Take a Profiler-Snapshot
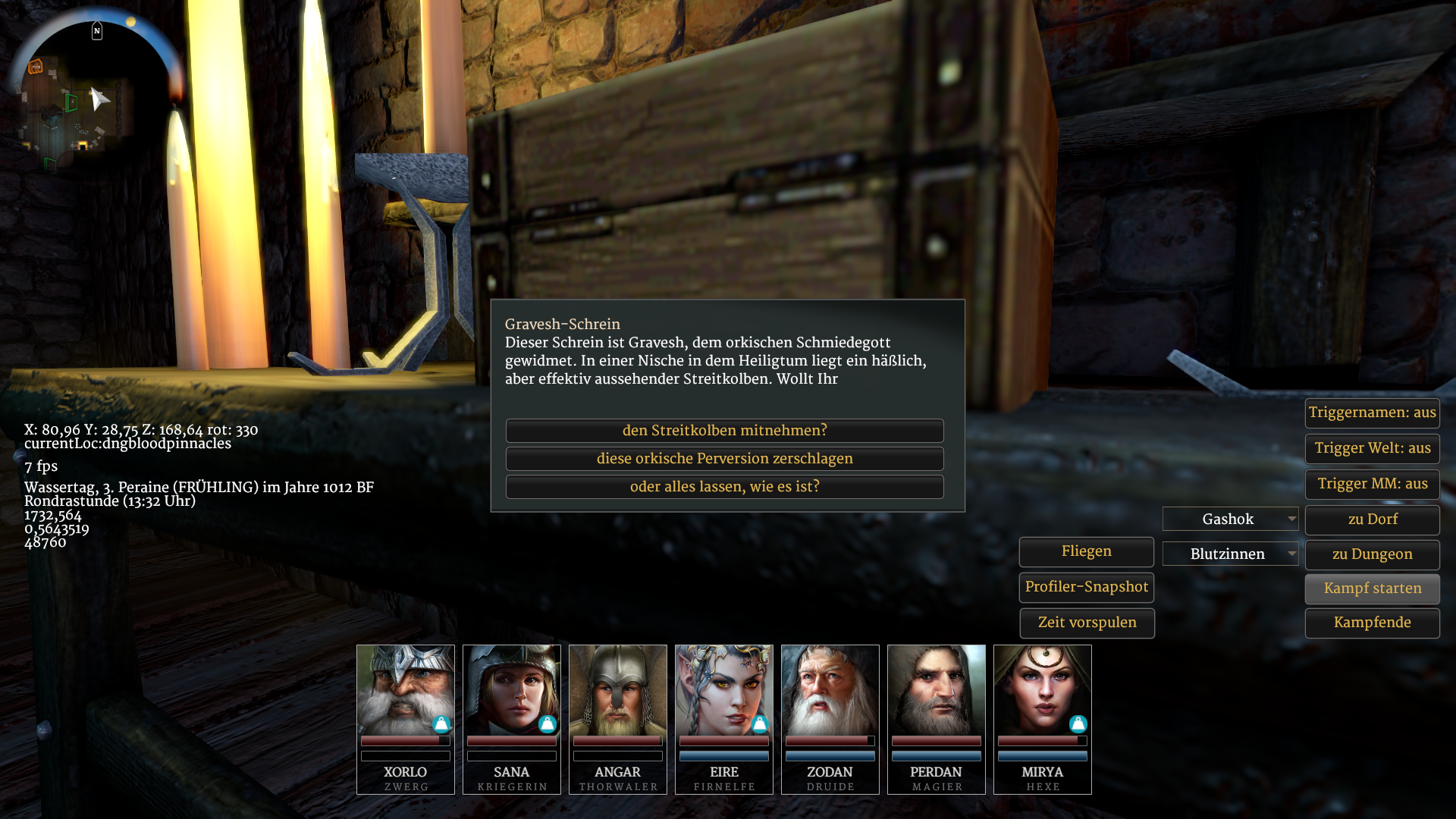1456x819 pixels. [1086, 587]
